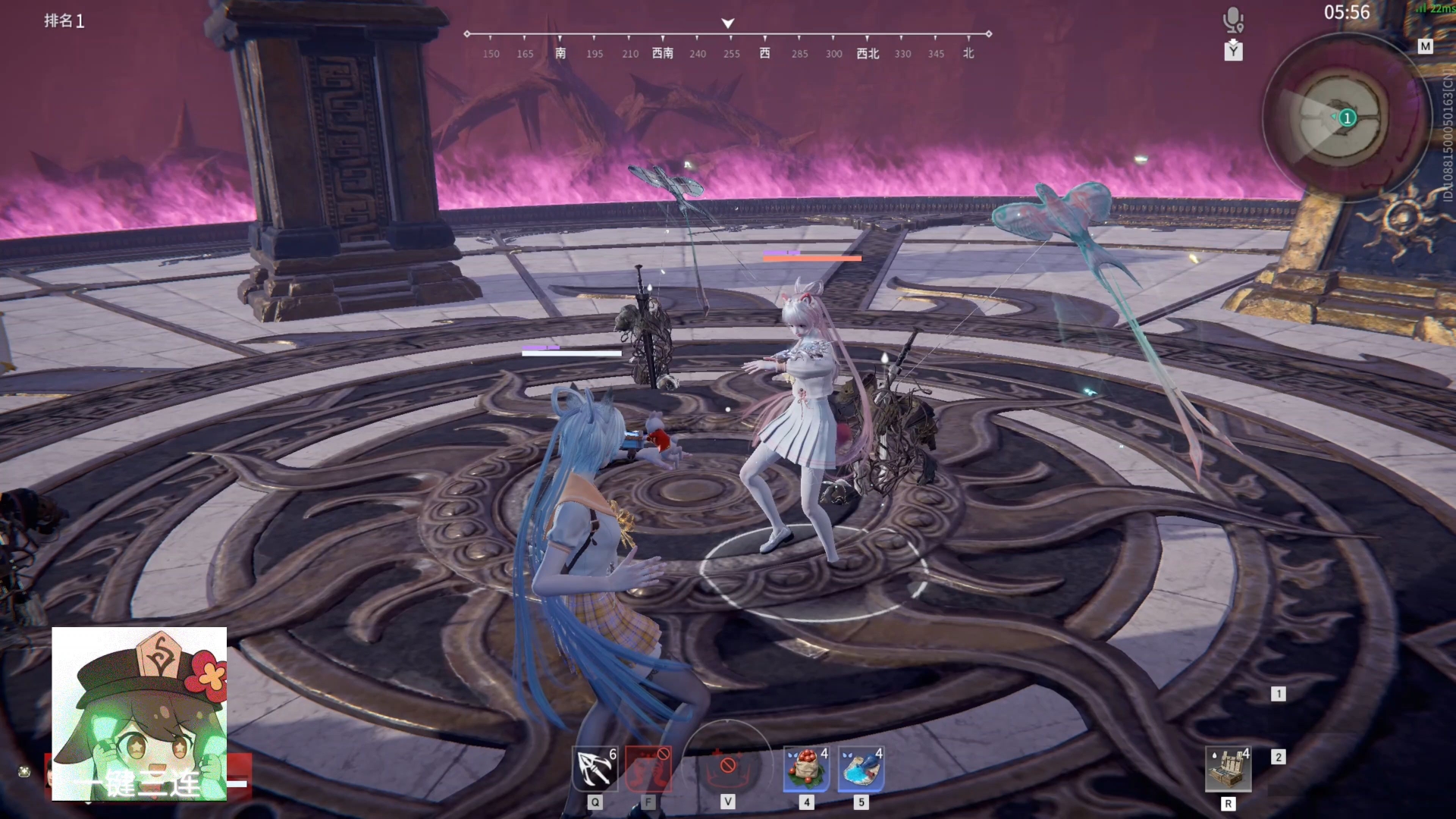The height and width of the screenshot is (819, 1456).
Task: Toggle the voice chat microphone icon
Action: click(x=1233, y=20)
